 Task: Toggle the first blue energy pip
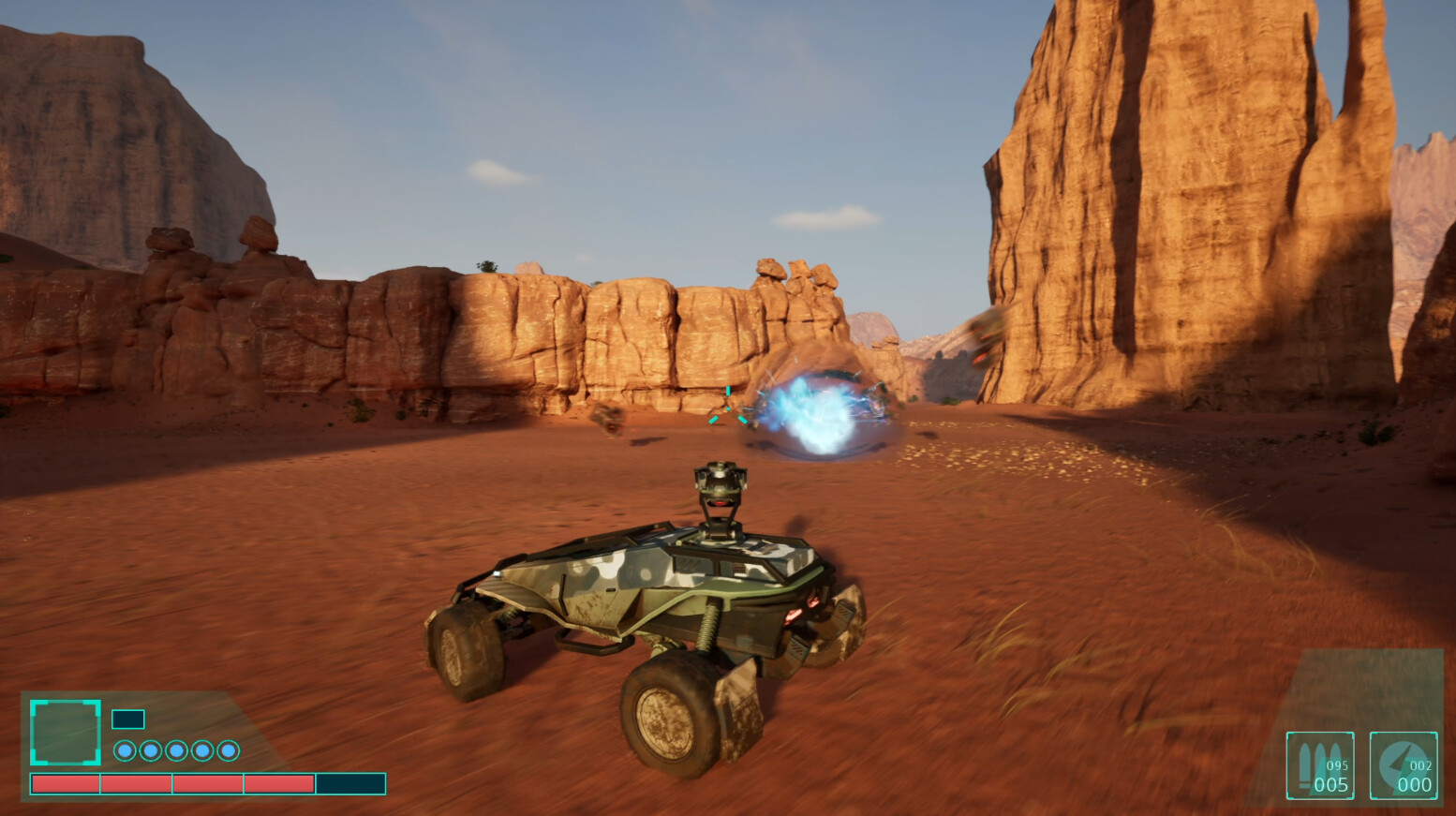tap(125, 749)
